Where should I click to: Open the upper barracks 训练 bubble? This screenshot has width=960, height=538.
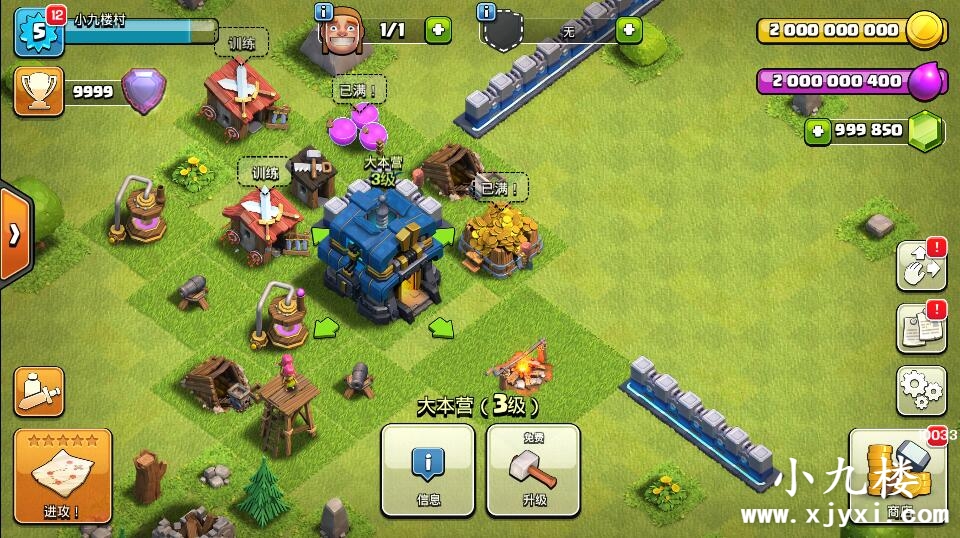pos(242,44)
